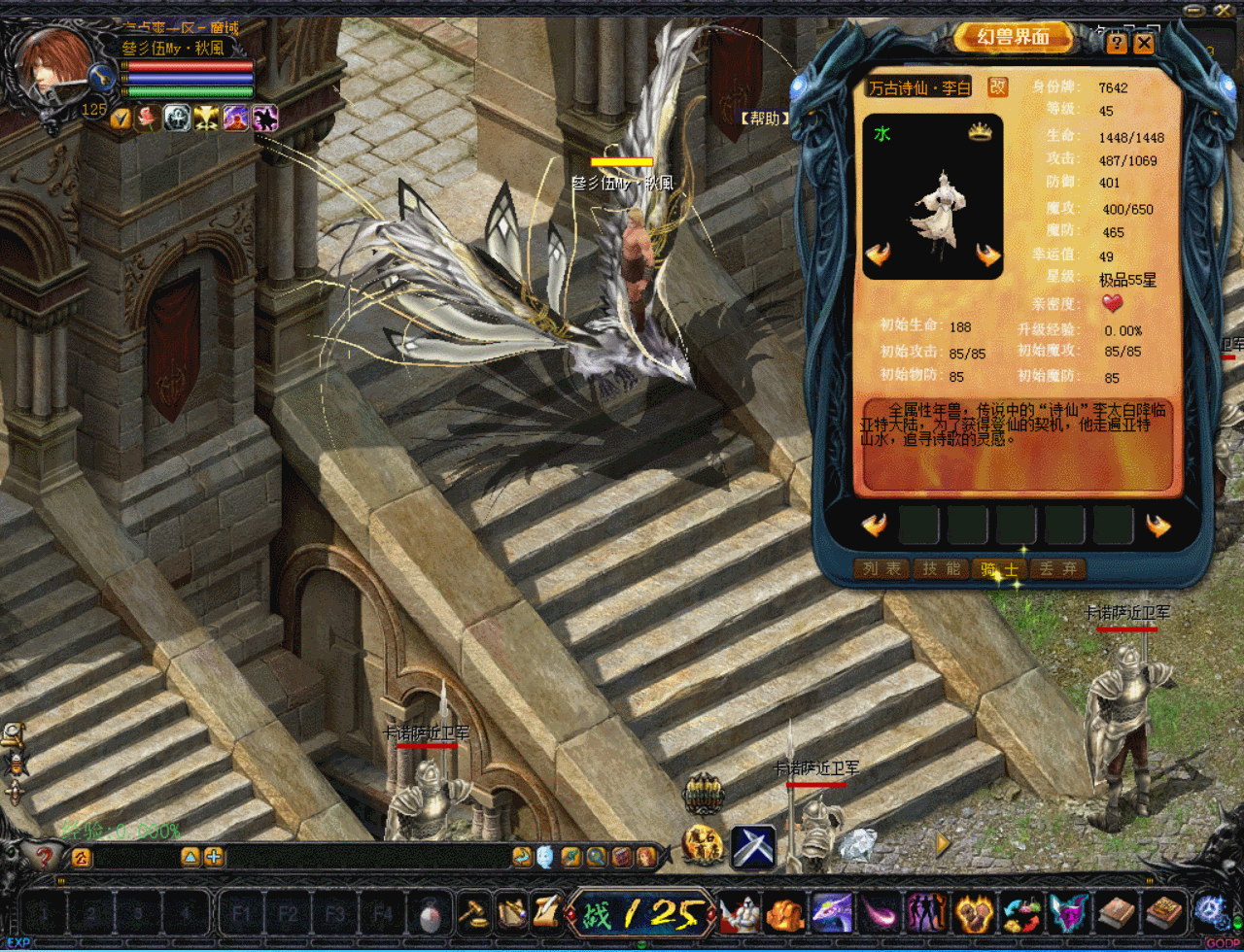
Task: Open the 魔石商店 shop icon
Action: (x=703, y=844)
